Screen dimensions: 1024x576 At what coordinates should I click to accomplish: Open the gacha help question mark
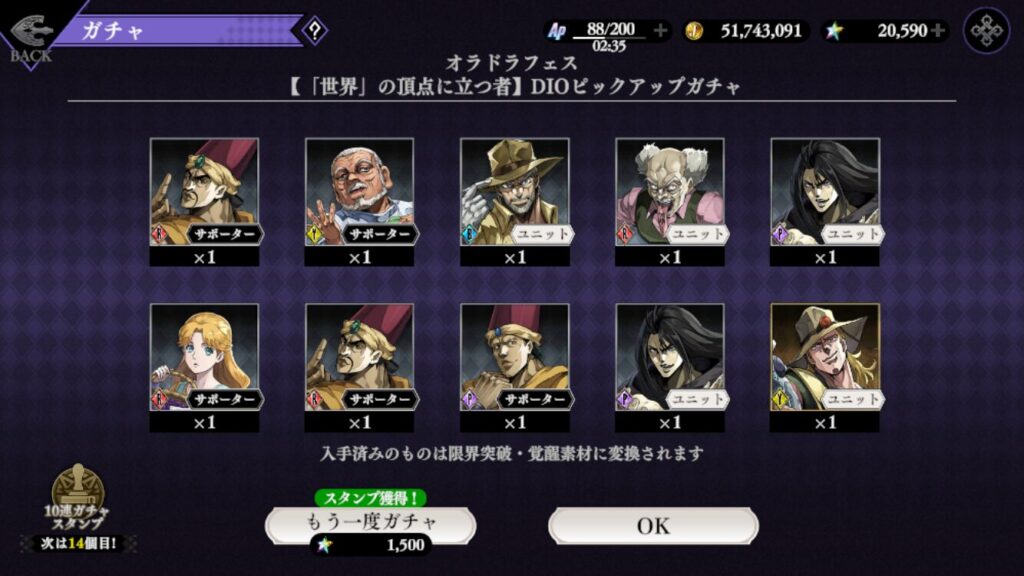pos(315,30)
